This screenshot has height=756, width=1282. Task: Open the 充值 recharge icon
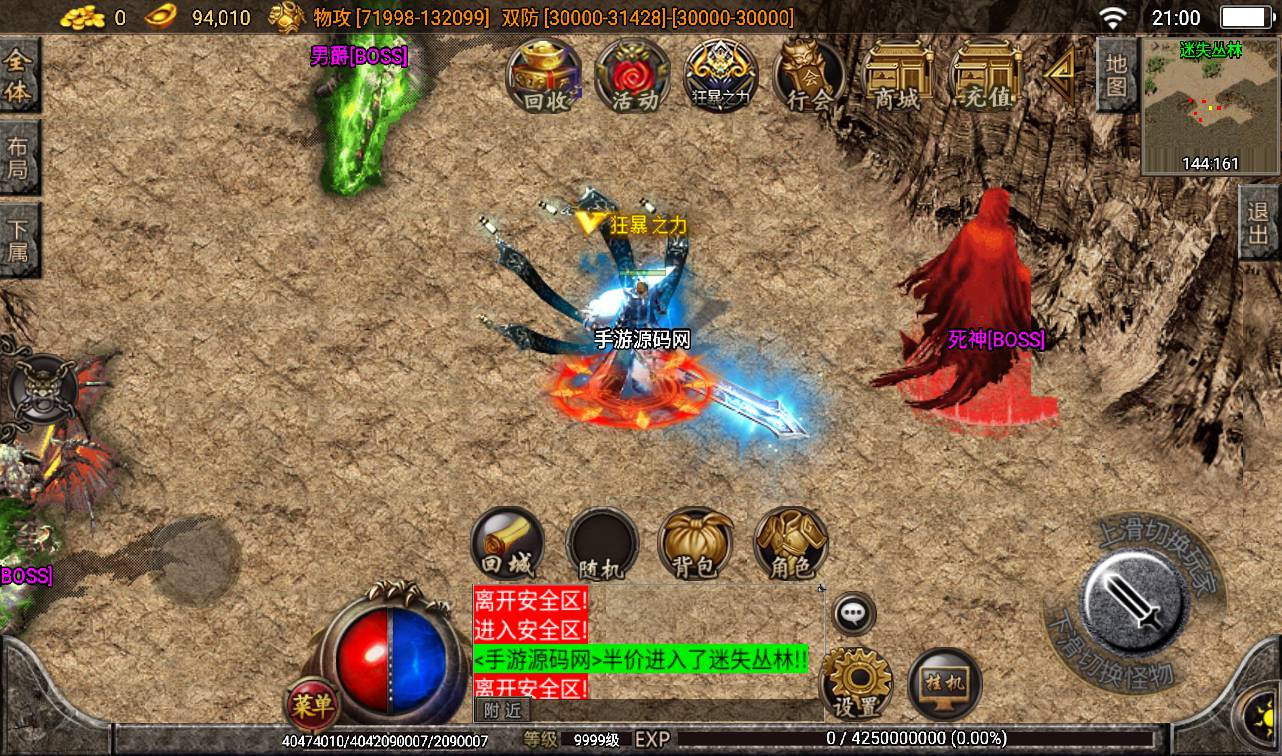[x=984, y=77]
